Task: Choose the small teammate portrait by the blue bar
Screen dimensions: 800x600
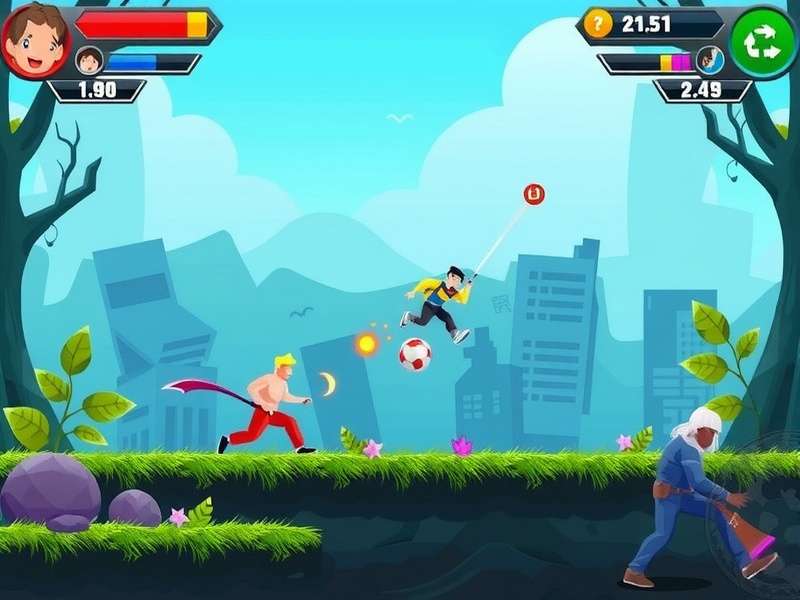Action: point(90,62)
